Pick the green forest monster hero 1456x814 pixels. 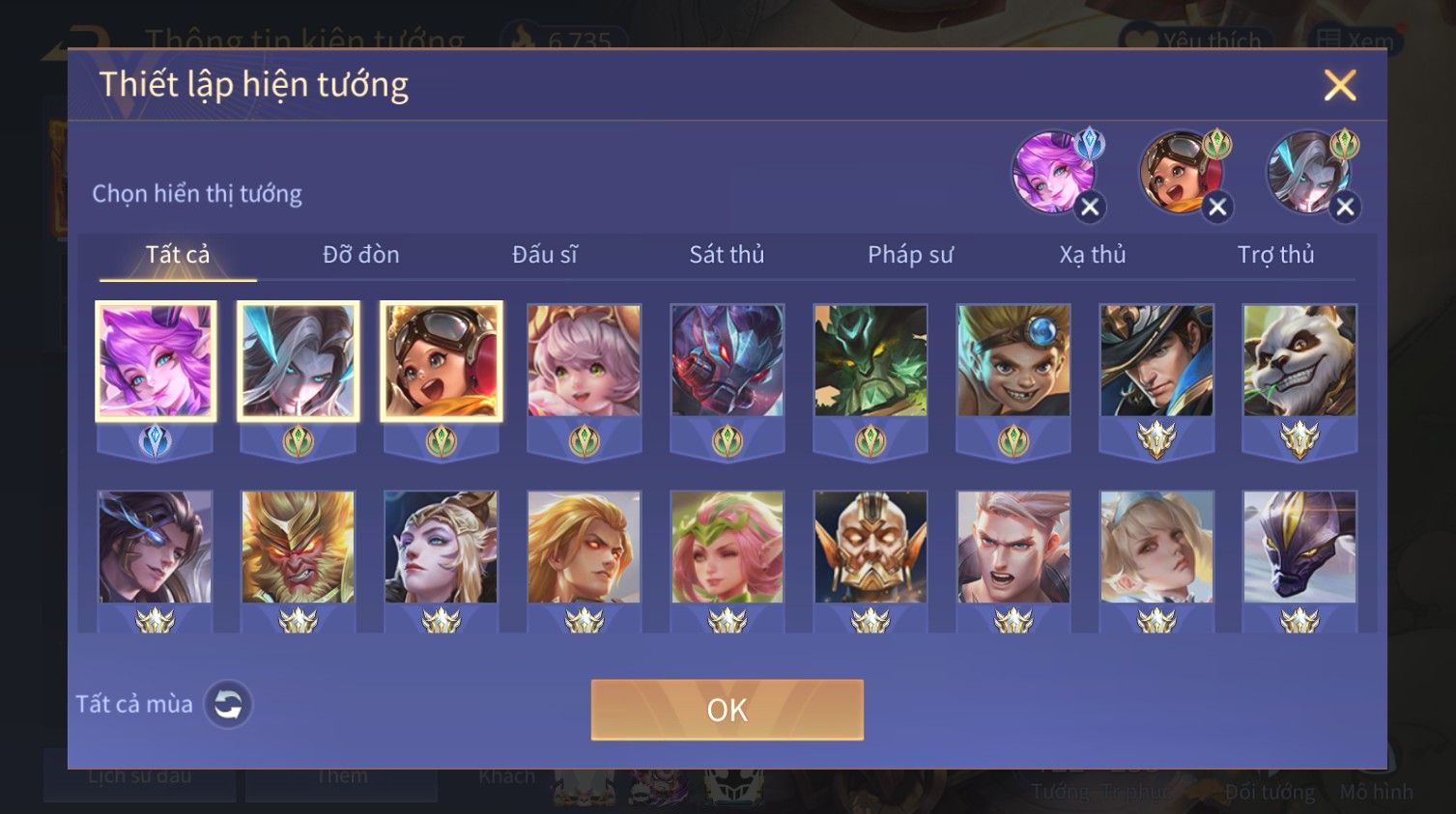point(871,361)
